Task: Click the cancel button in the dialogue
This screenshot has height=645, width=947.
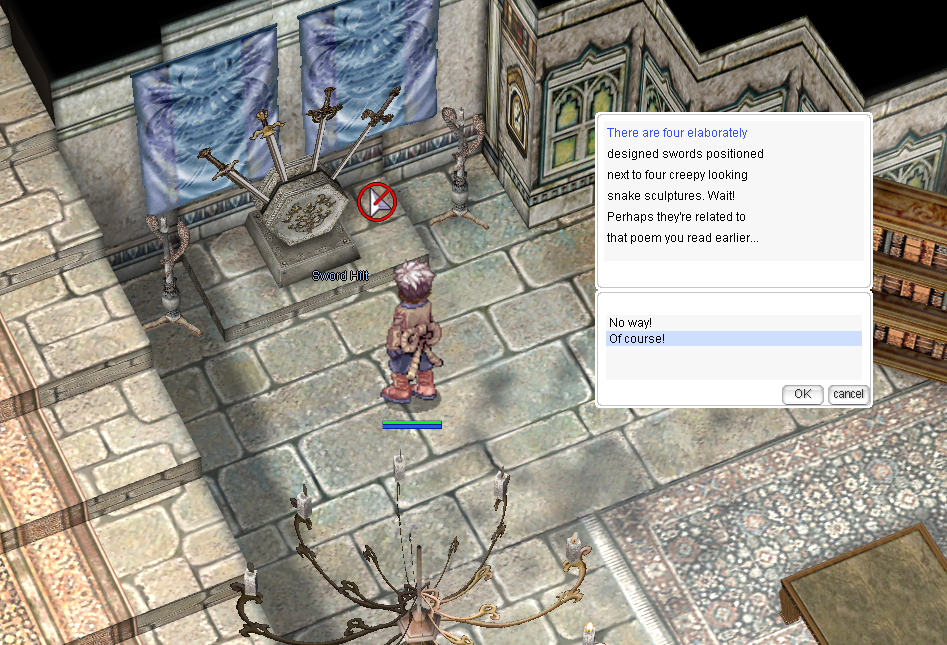Action: tap(848, 394)
